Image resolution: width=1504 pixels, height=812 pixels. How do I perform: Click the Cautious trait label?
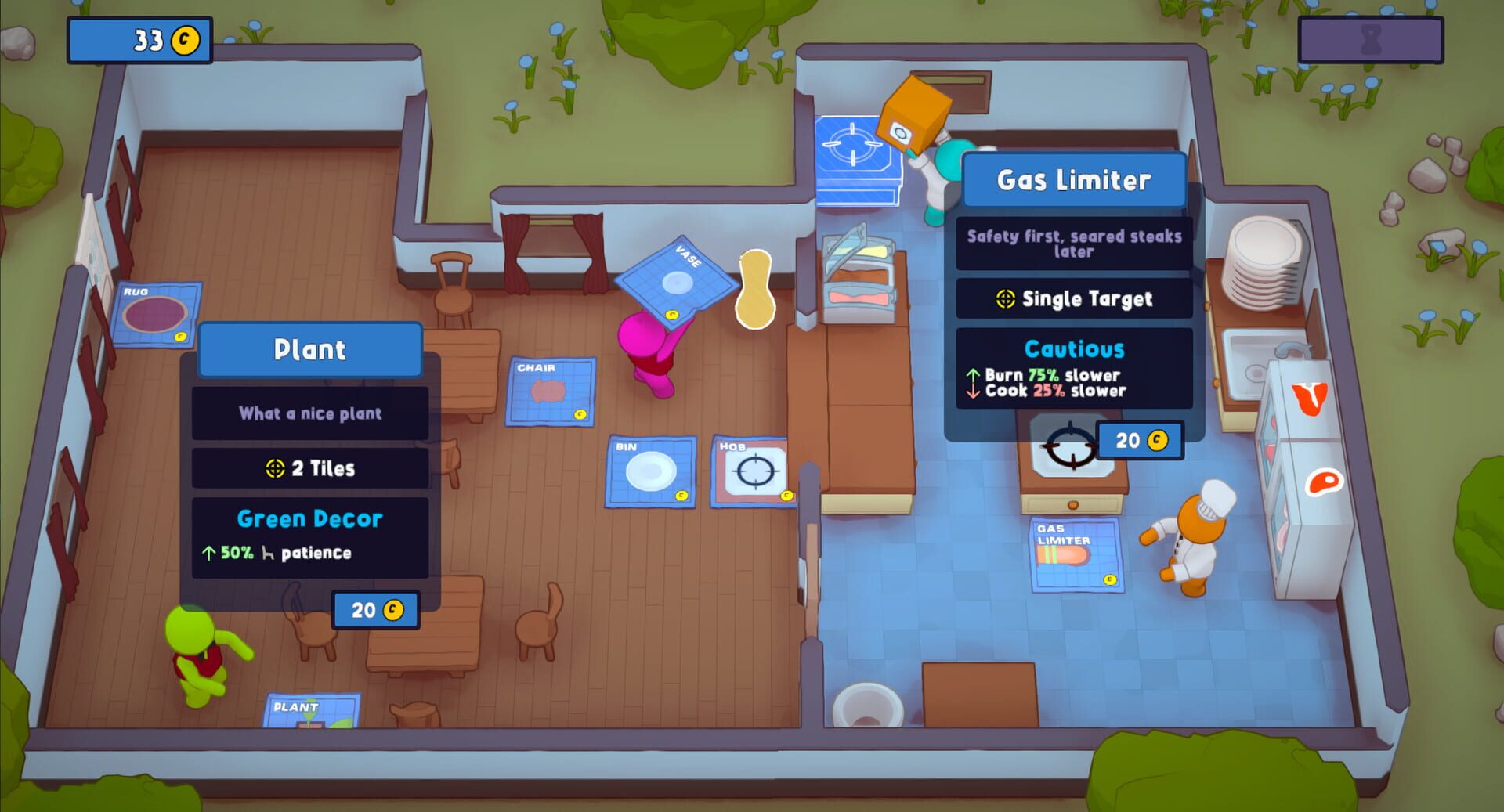[1076, 349]
